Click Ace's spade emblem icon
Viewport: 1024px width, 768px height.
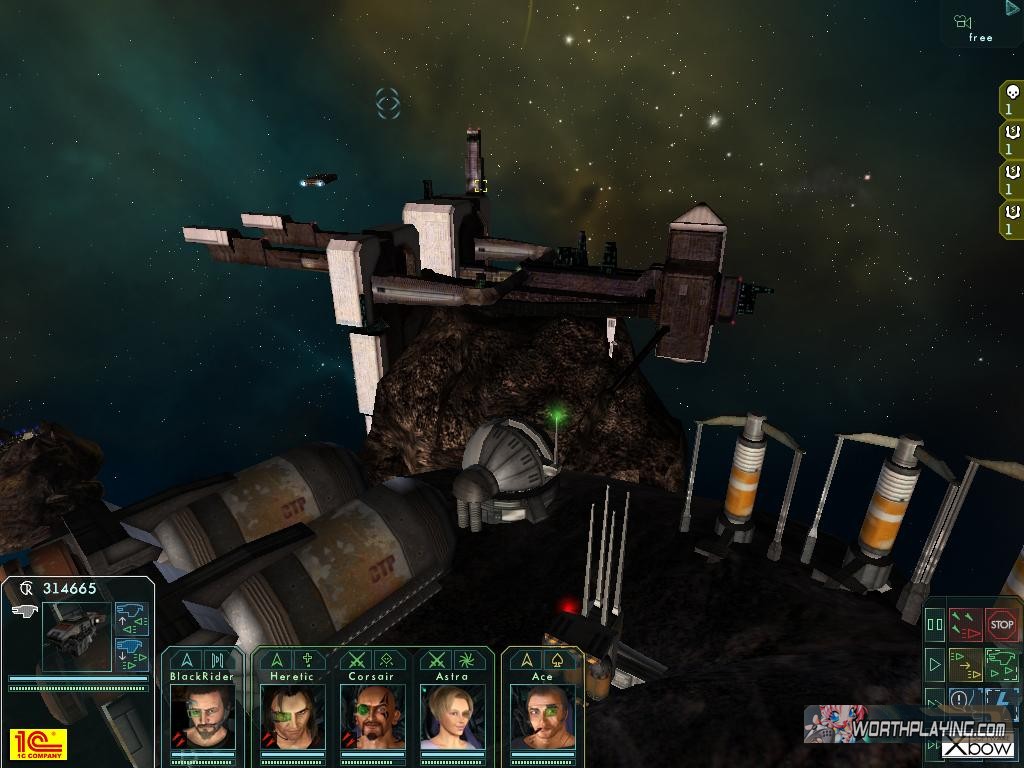[x=557, y=660]
